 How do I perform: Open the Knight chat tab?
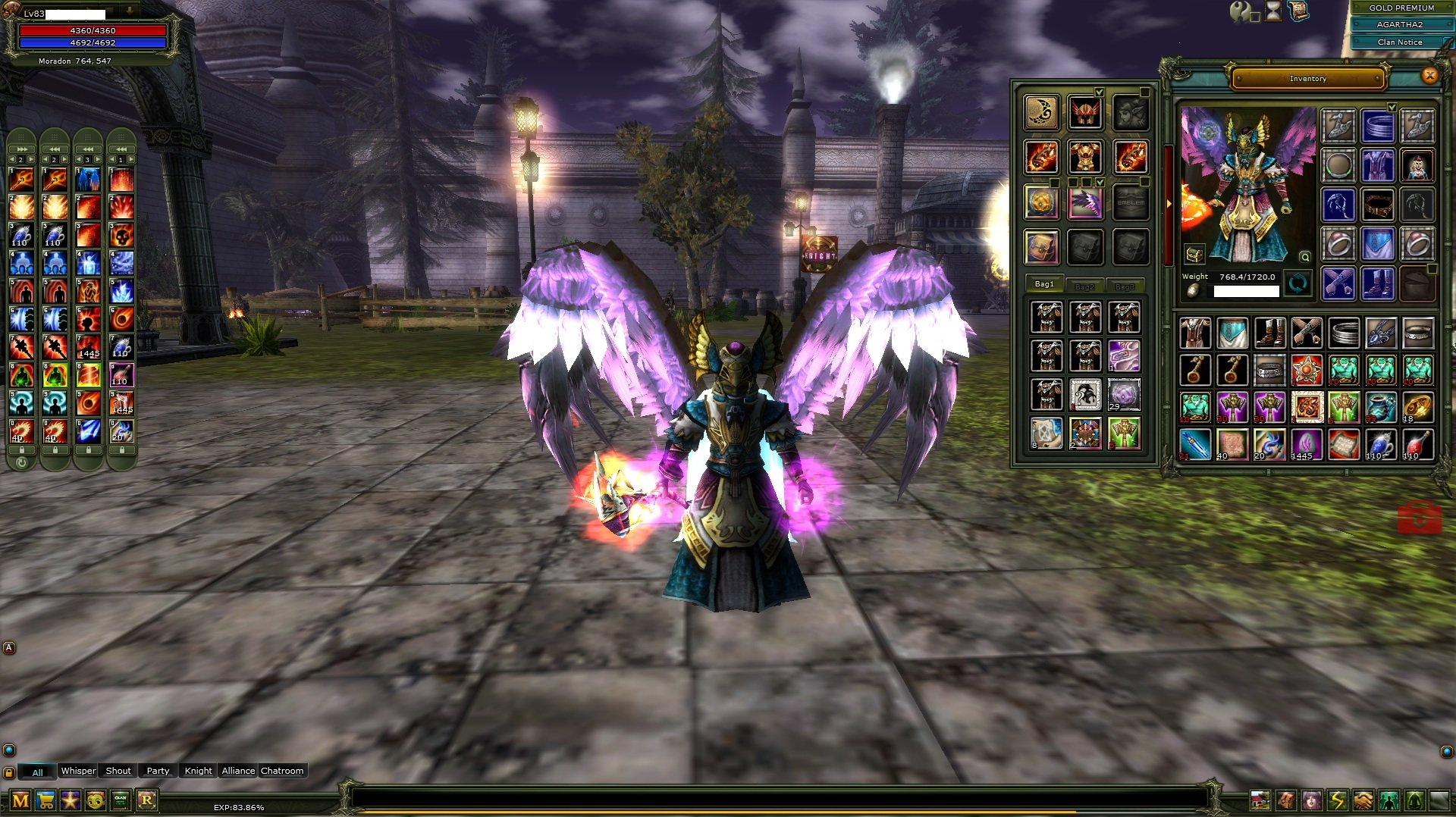(198, 771)
